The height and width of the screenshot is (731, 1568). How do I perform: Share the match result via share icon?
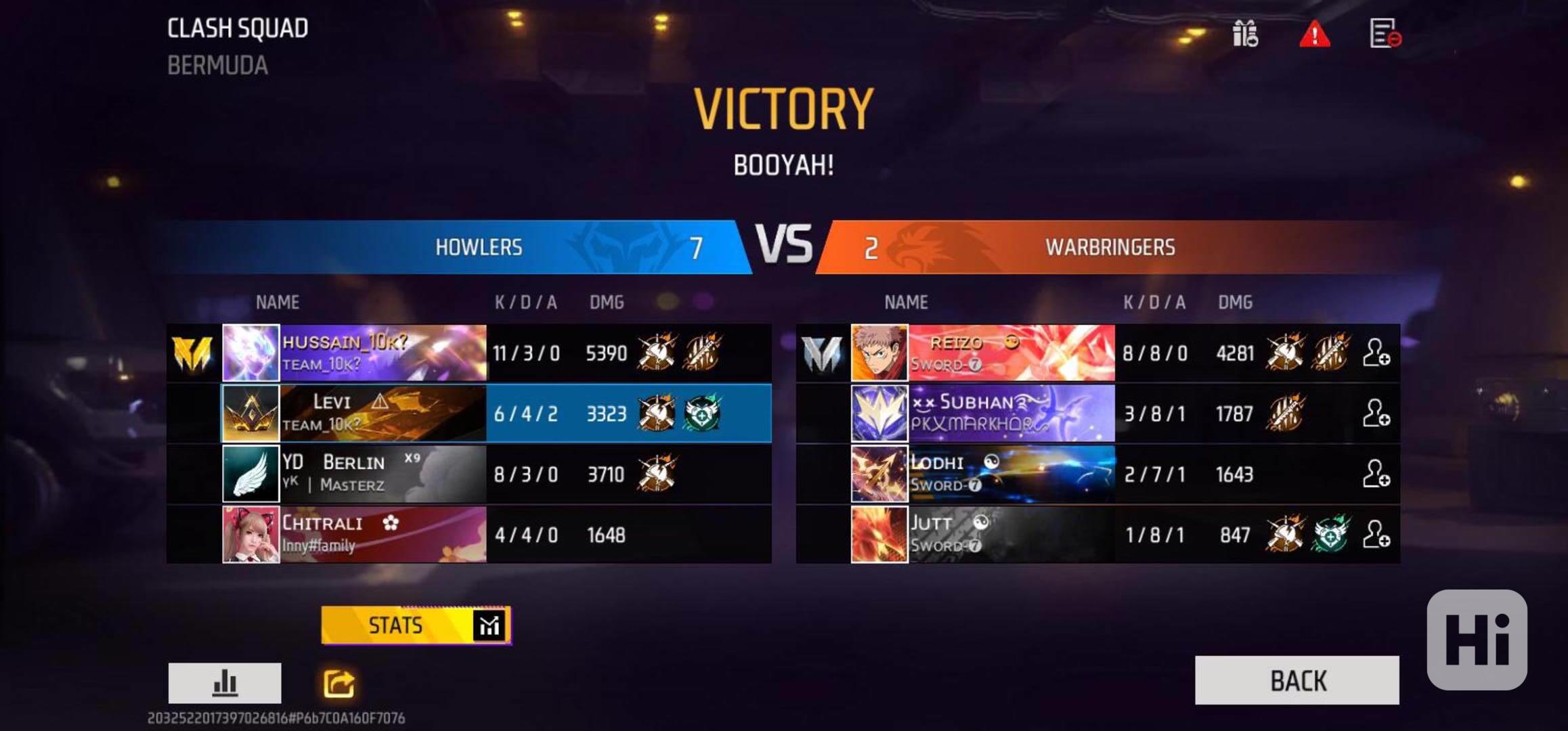point(339,684)
